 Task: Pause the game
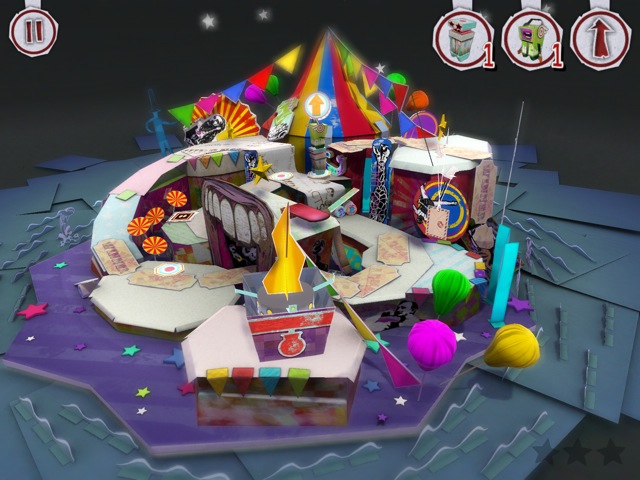(x=33, y=30)
